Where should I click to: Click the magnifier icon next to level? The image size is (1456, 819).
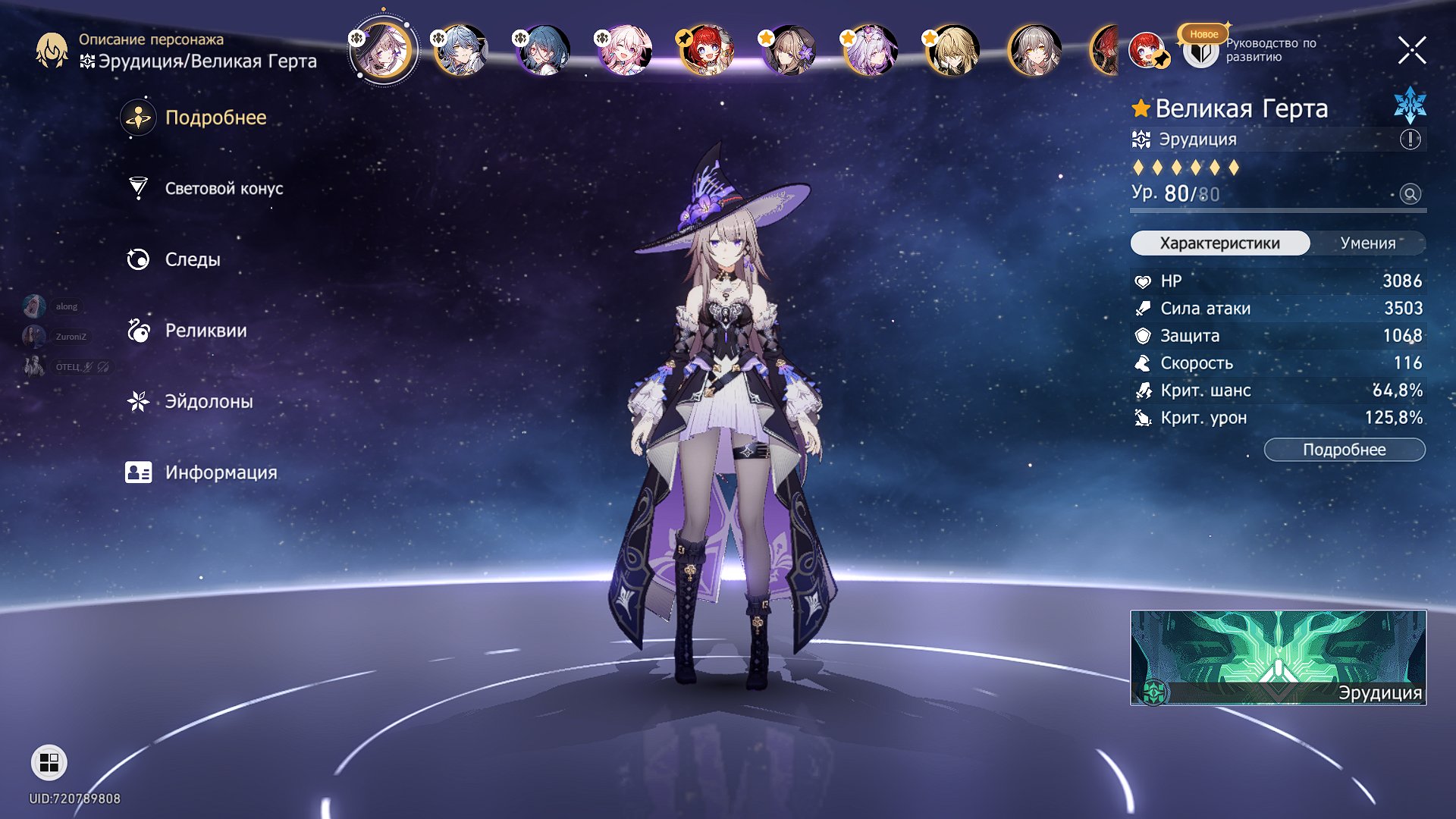(1410, 194)
